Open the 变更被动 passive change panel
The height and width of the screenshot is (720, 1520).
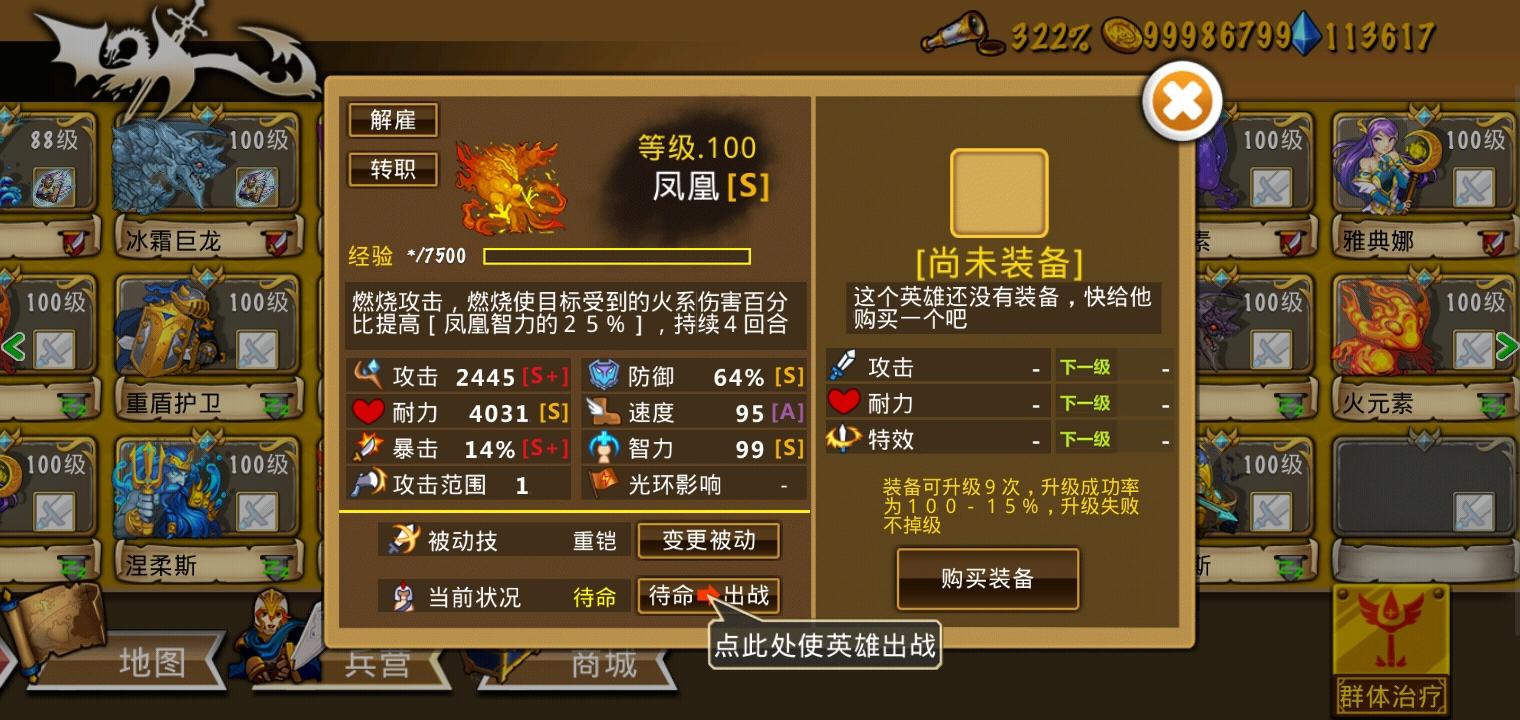(x=707, y=540)
